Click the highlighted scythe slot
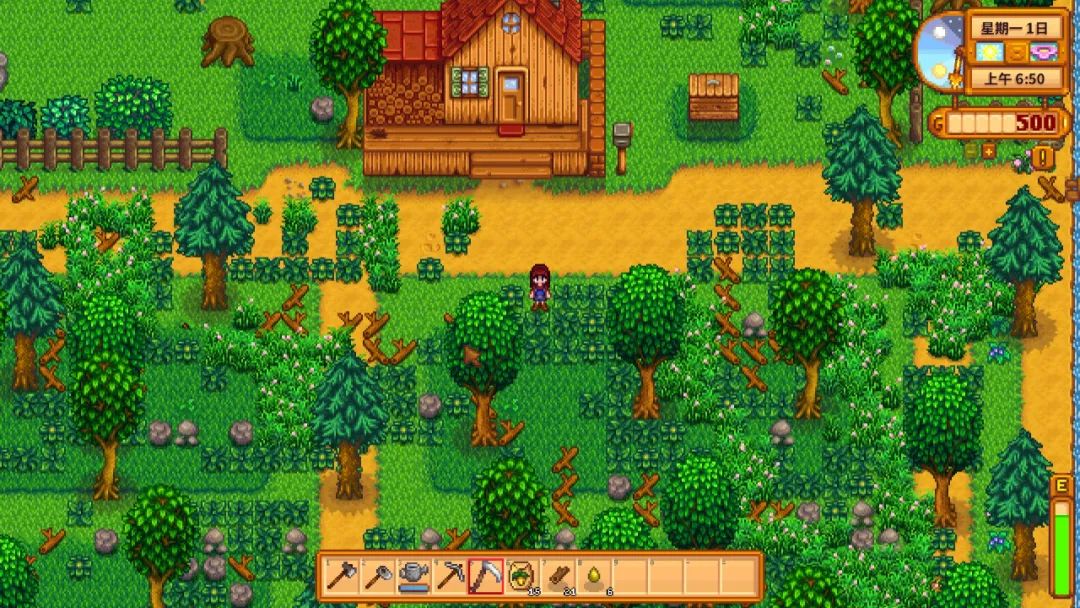The width and height of the screenshot is (1080, 608). (x=486, y=576)
